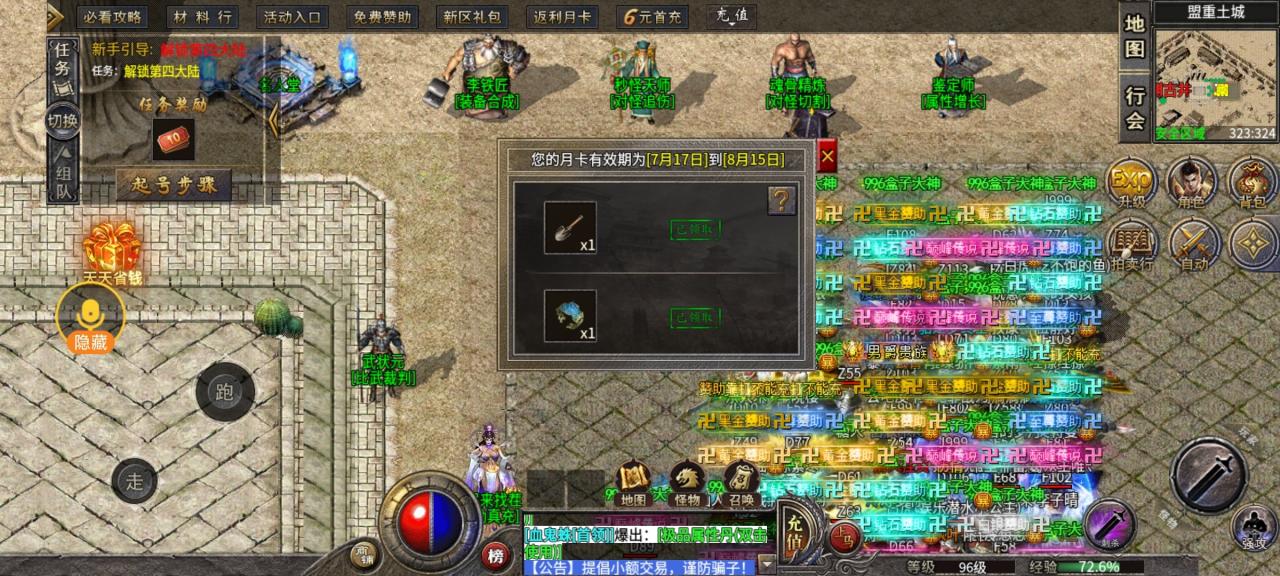Open the 背包 backpack
The width and height of the screenshot is (1280, 576).
(1252, 182)
